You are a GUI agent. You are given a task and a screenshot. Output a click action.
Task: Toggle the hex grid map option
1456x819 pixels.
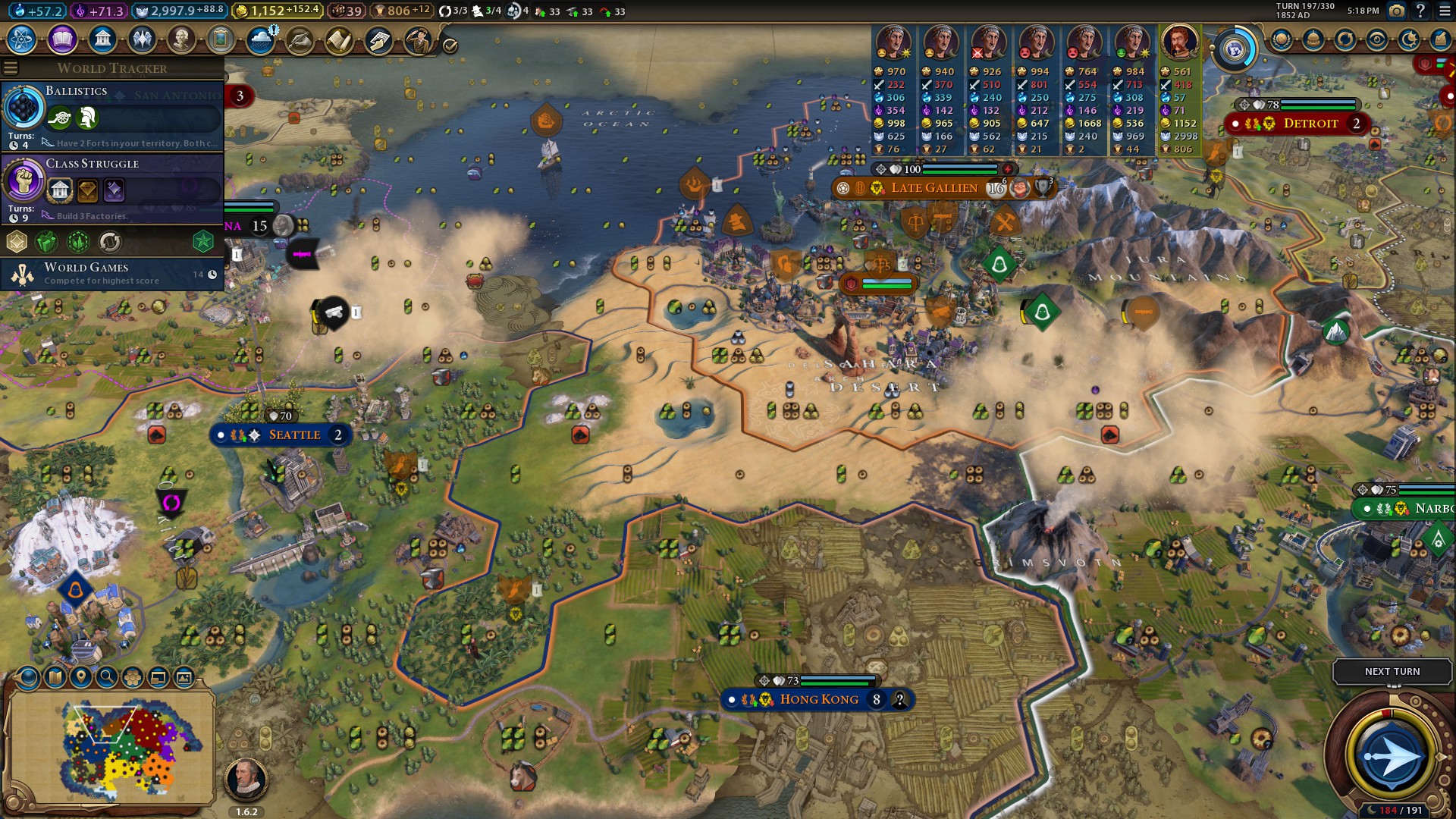(133, 677)
